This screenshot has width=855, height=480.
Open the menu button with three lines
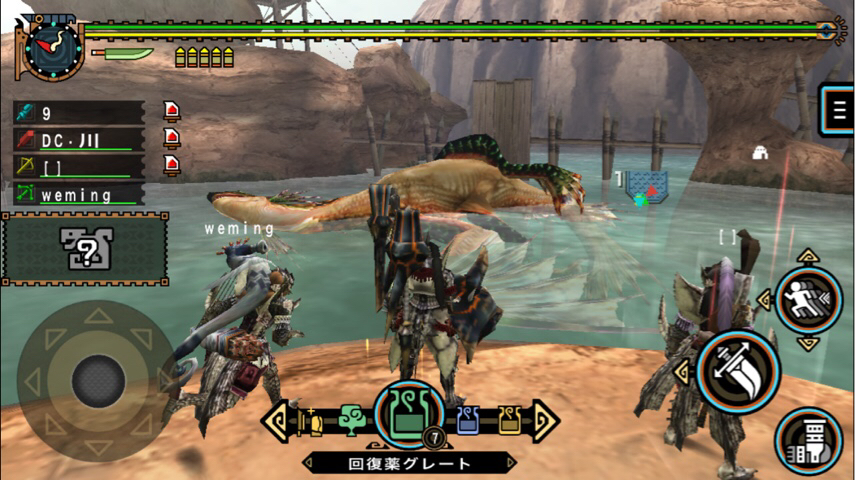pos(838,109)
